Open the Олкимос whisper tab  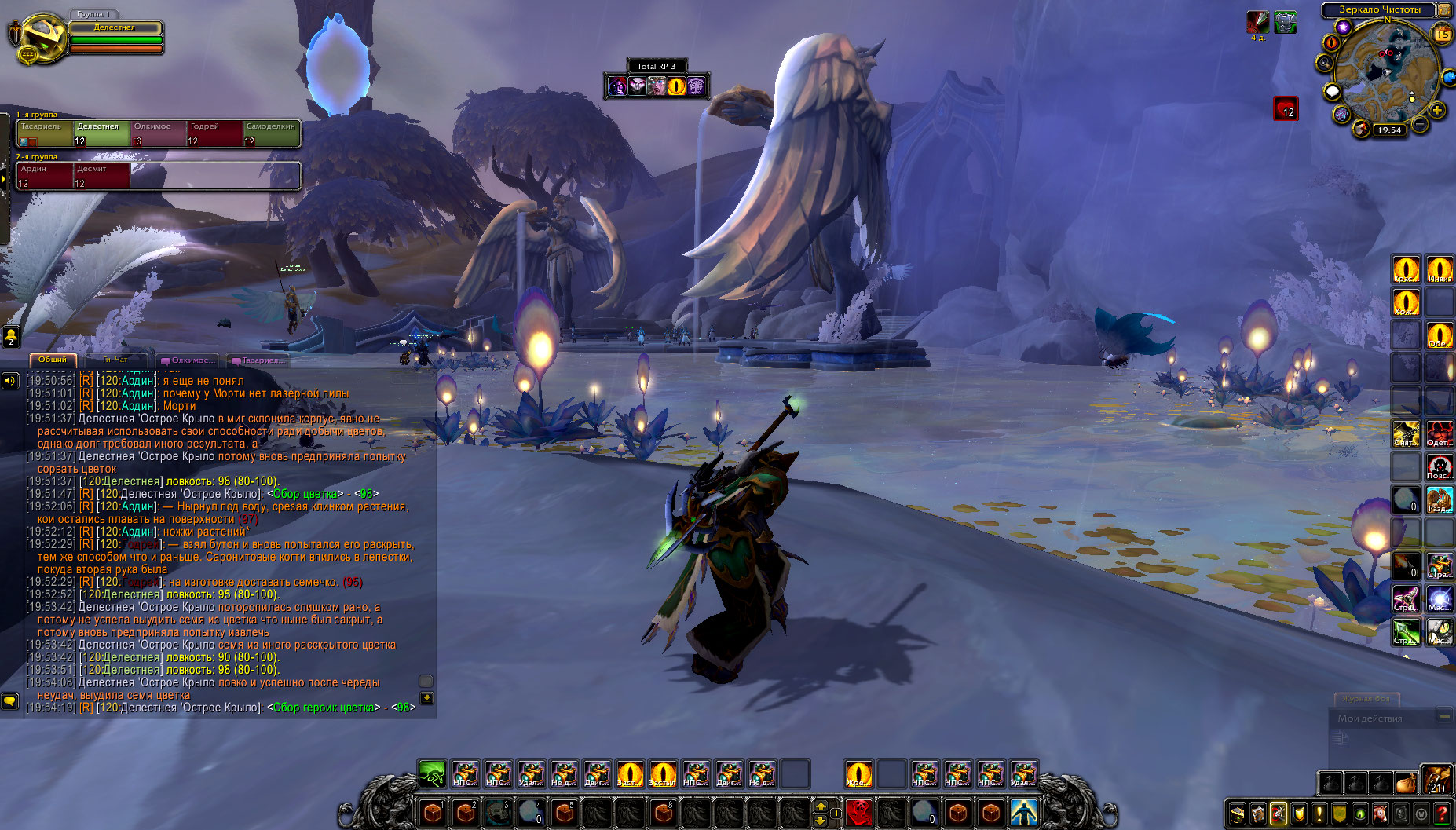point(188,360)
